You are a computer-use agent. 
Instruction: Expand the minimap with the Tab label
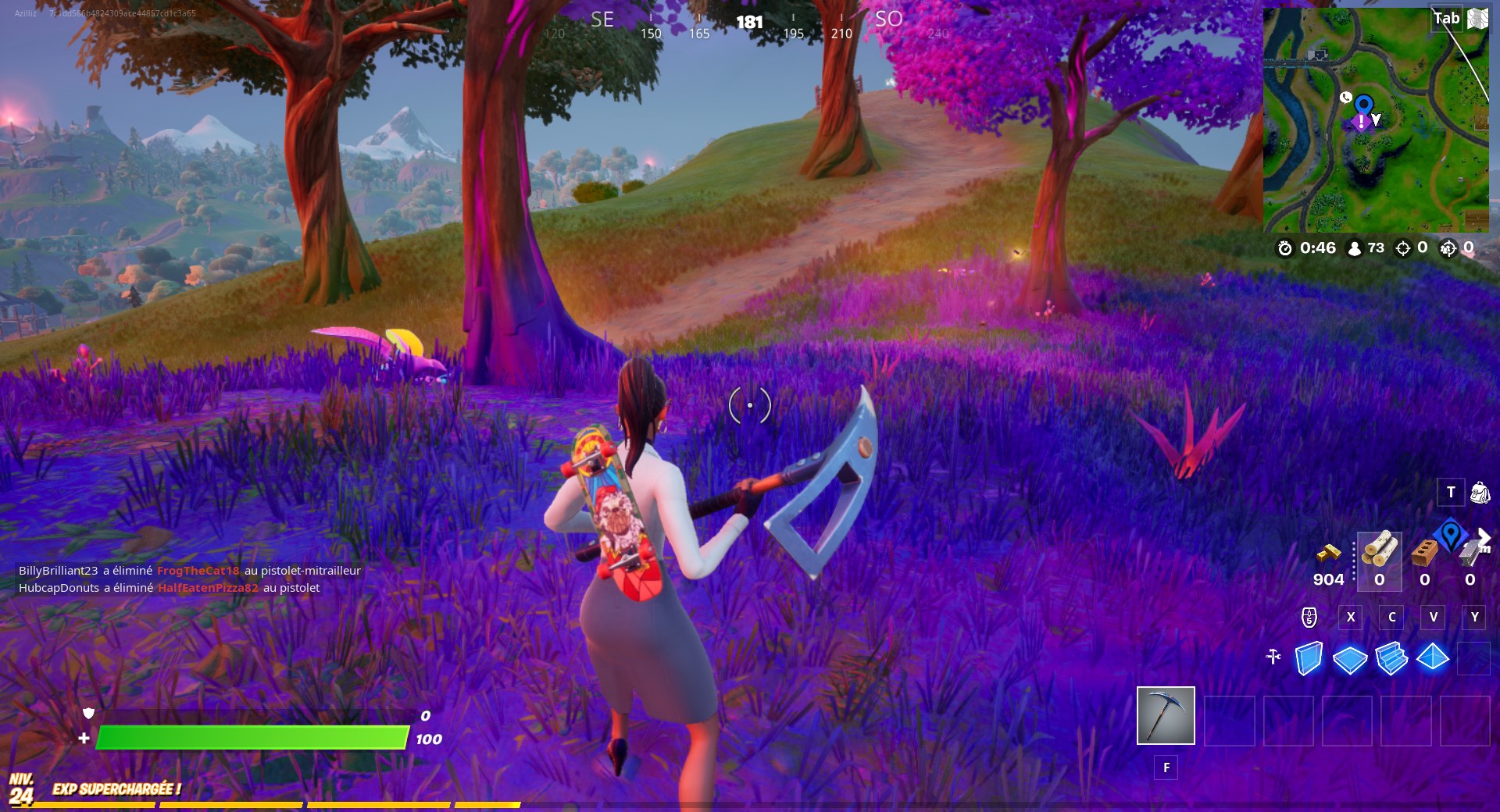[1446, 18]
